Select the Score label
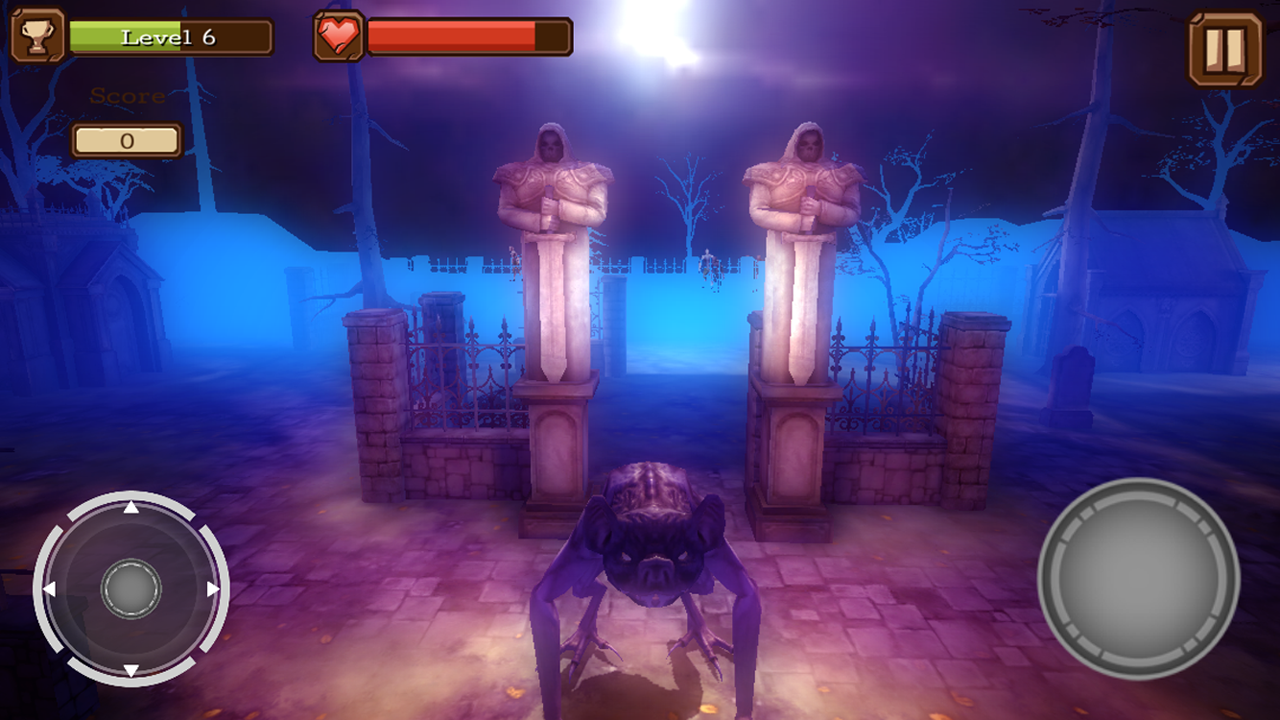 [126, 96]
